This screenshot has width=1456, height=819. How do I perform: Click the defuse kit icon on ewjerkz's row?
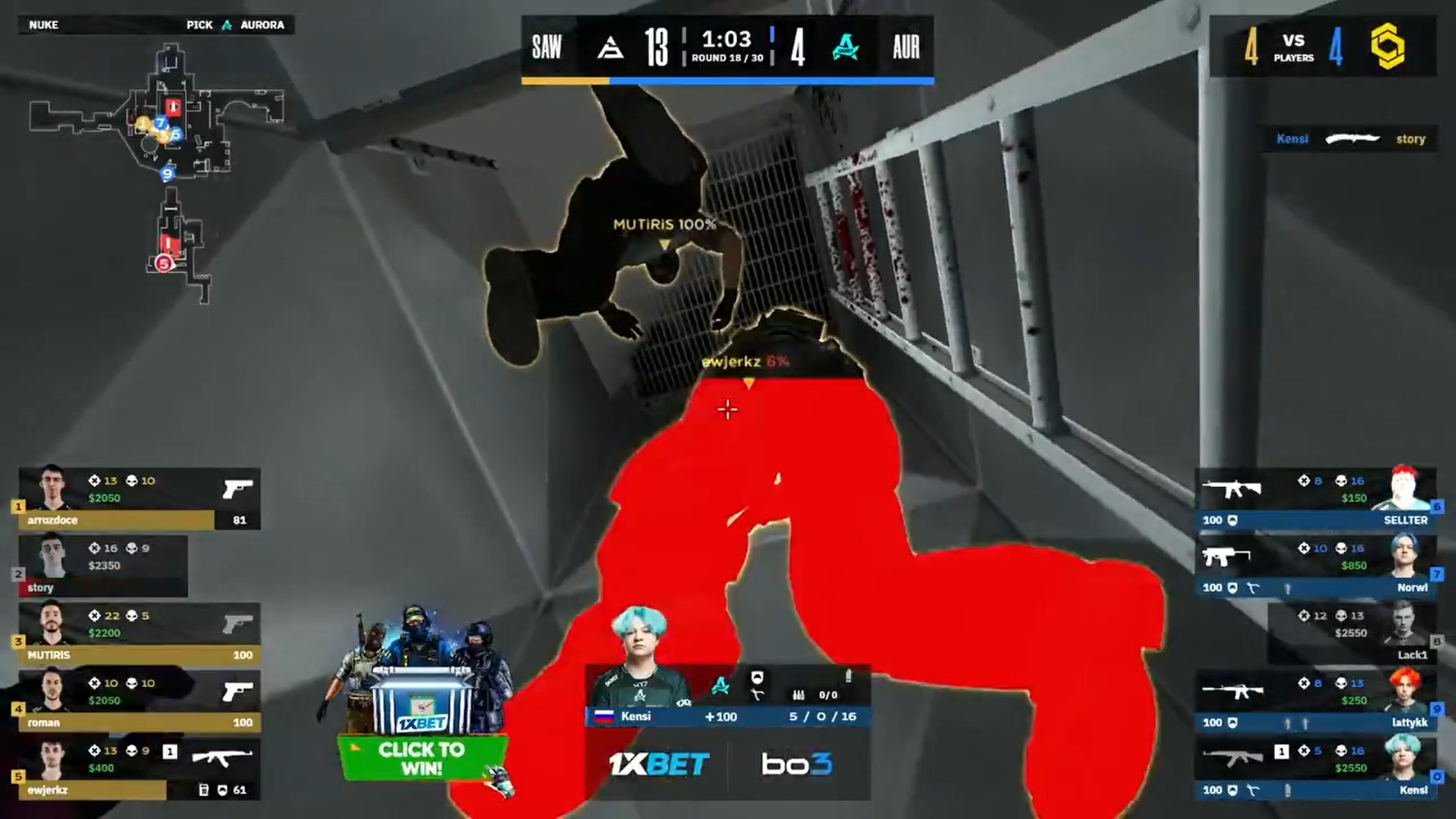[204, 790]
